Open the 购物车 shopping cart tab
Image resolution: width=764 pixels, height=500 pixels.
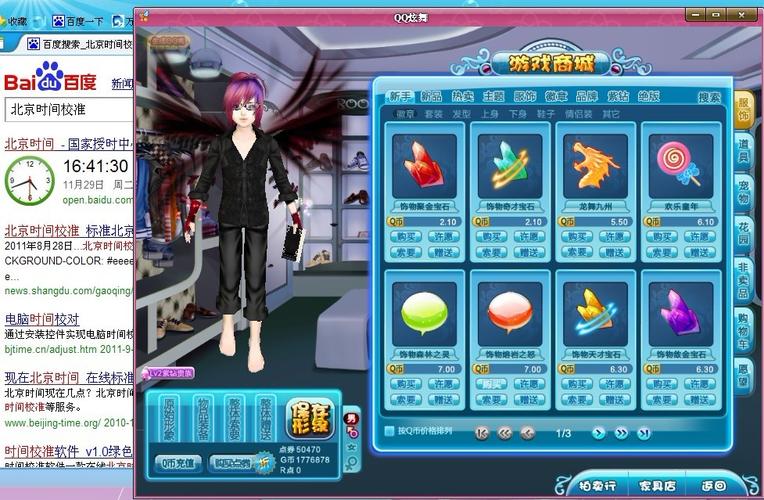(x=743, y=331)
